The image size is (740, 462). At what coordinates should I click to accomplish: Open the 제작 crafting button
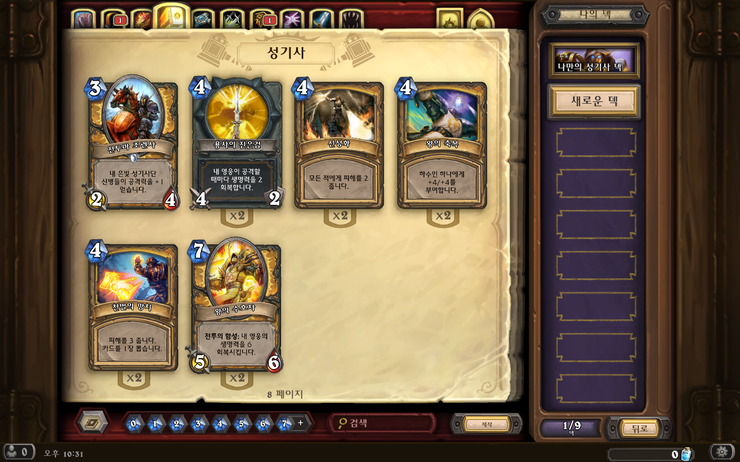487,424
